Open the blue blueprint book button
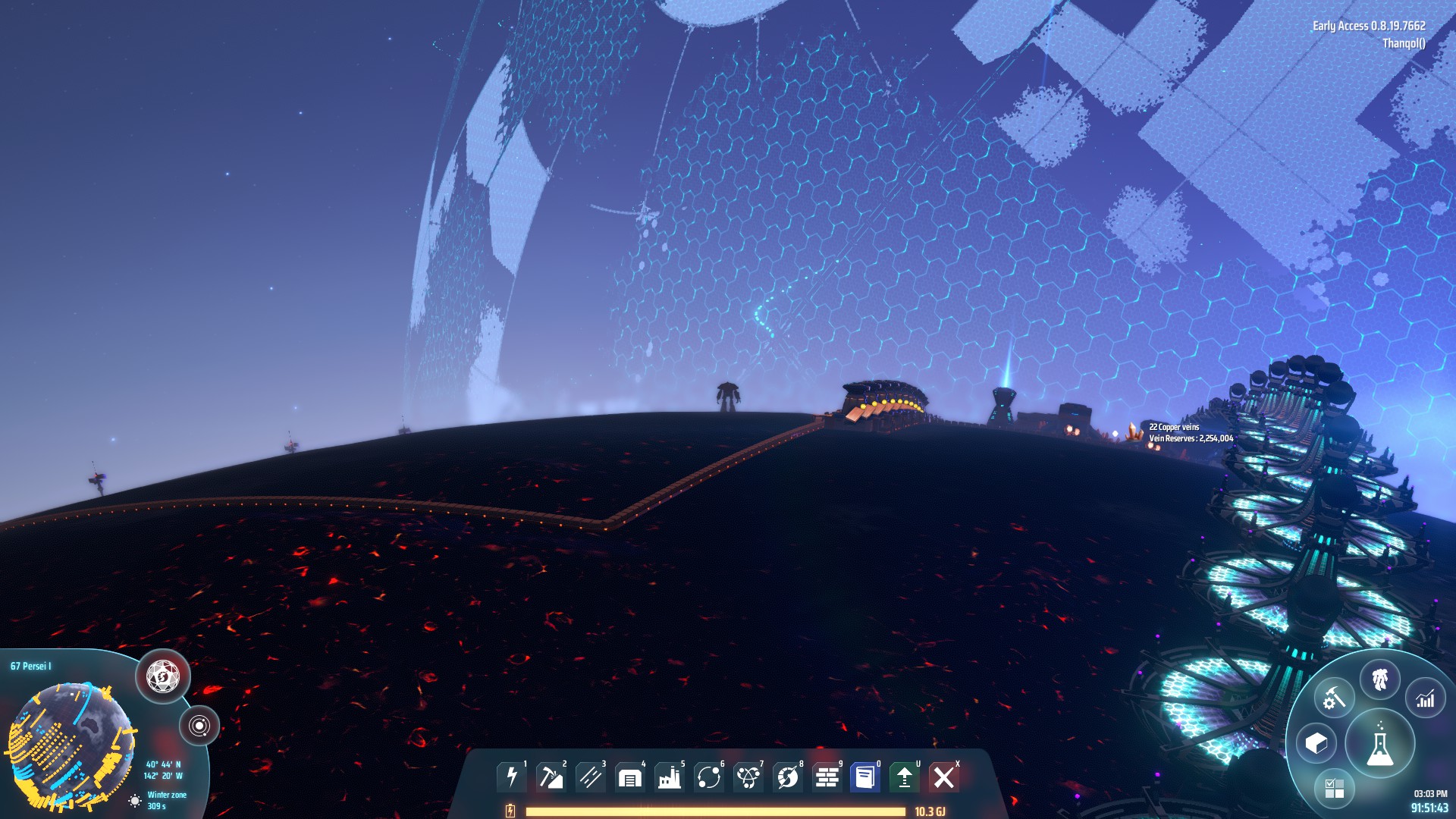This screenshot has height=819, width=1456. (x=865, y=777)
